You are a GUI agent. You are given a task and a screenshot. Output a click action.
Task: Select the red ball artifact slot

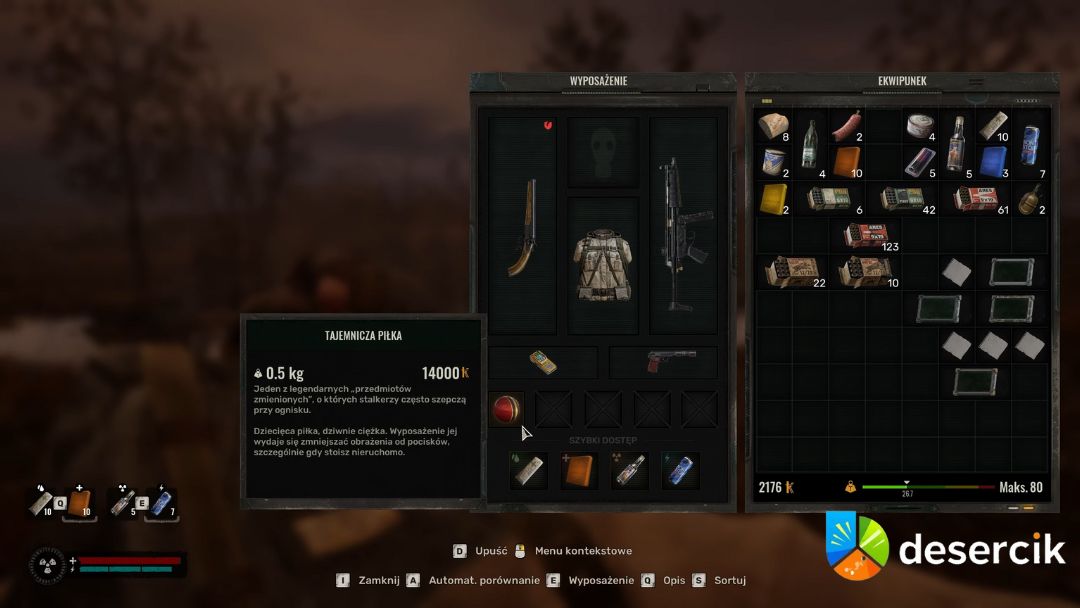pos(508,408)
